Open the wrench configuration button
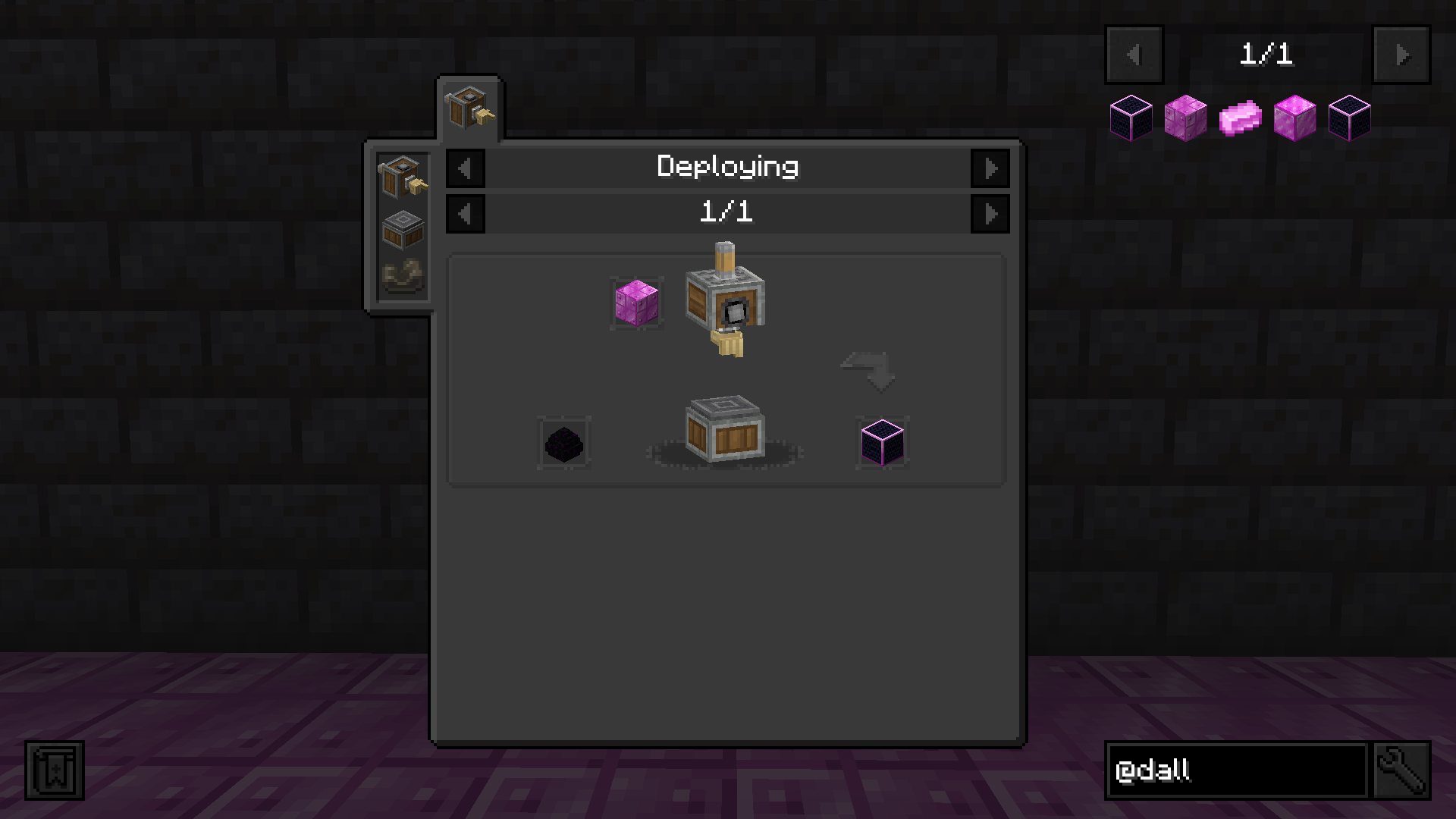This screenshot has height=819, width=1456. tap(1401, 770)
